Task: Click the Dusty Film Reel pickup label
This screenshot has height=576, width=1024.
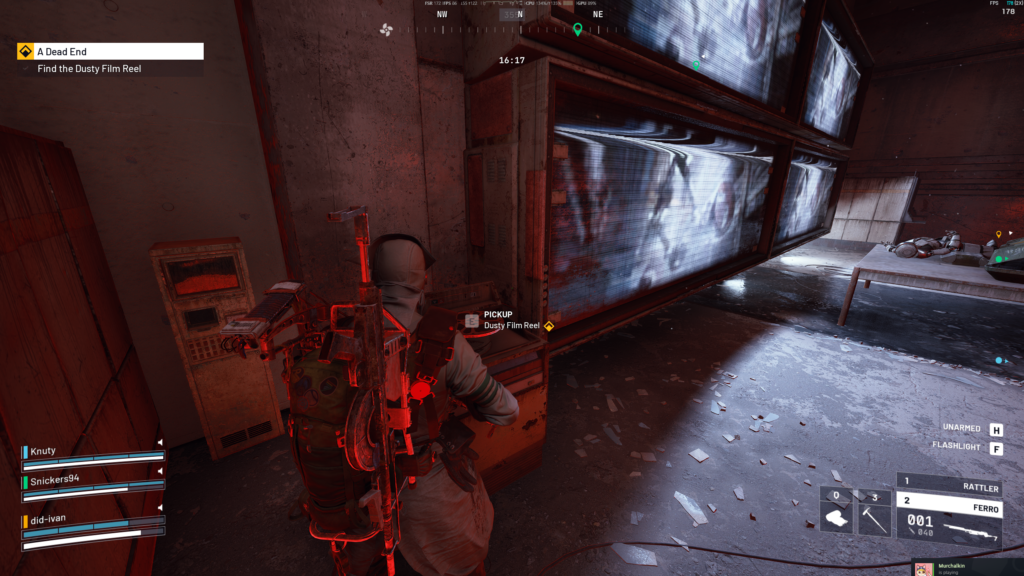Action: [511, 325]
